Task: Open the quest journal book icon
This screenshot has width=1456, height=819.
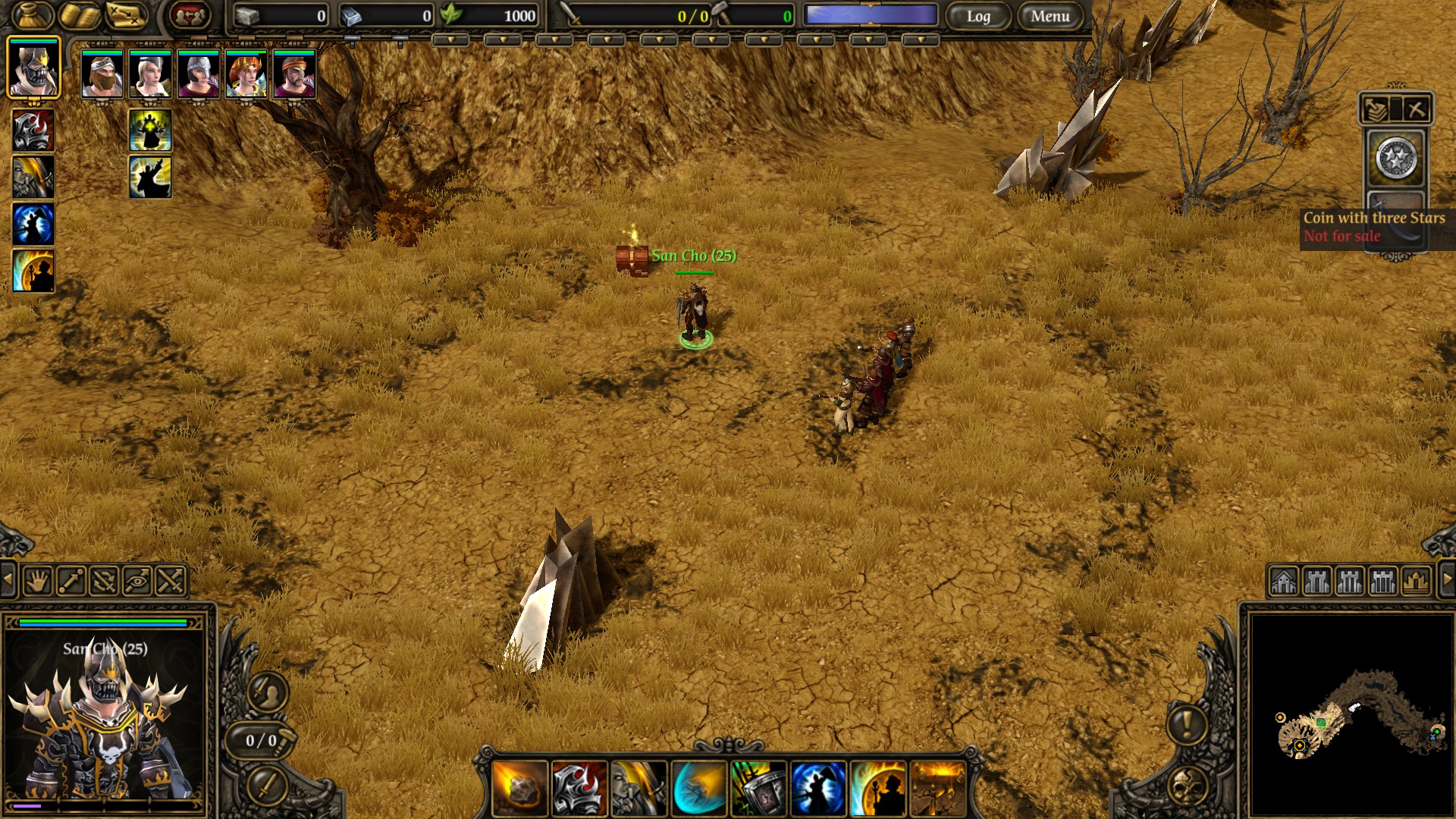Action: pos(80,15)
